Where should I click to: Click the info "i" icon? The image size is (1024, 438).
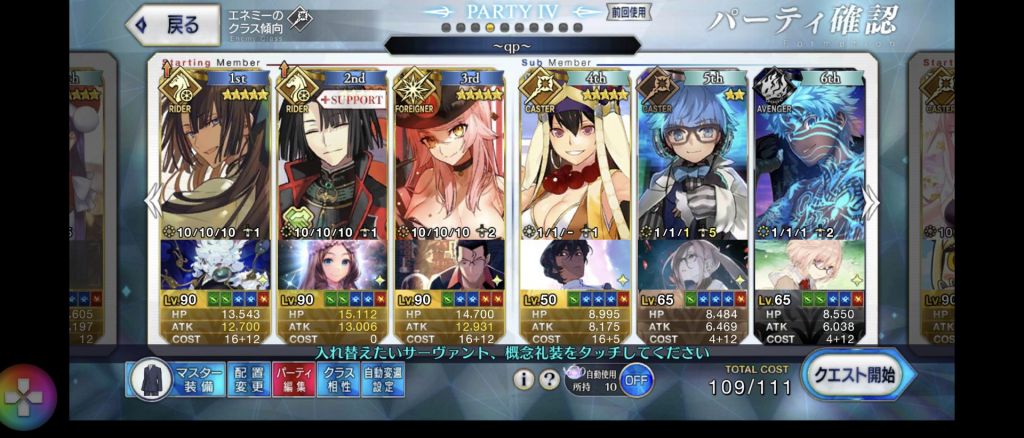pos(522,379)
